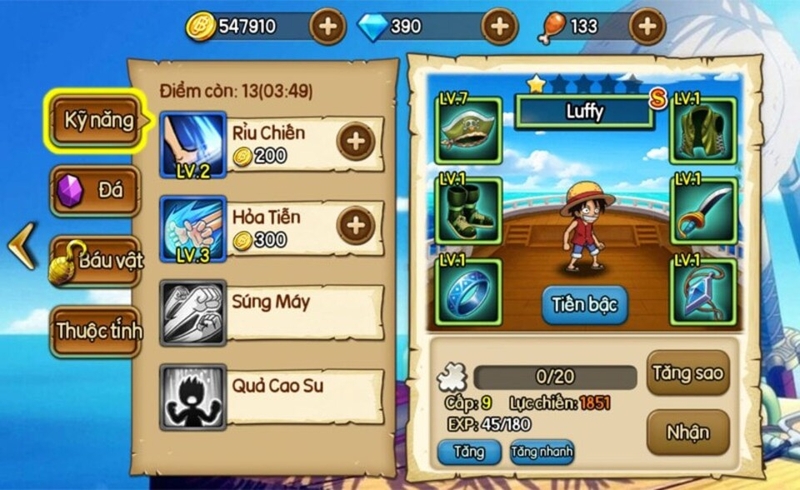Activate the Tăng nhanh quick level button

(x=541, y=452)
